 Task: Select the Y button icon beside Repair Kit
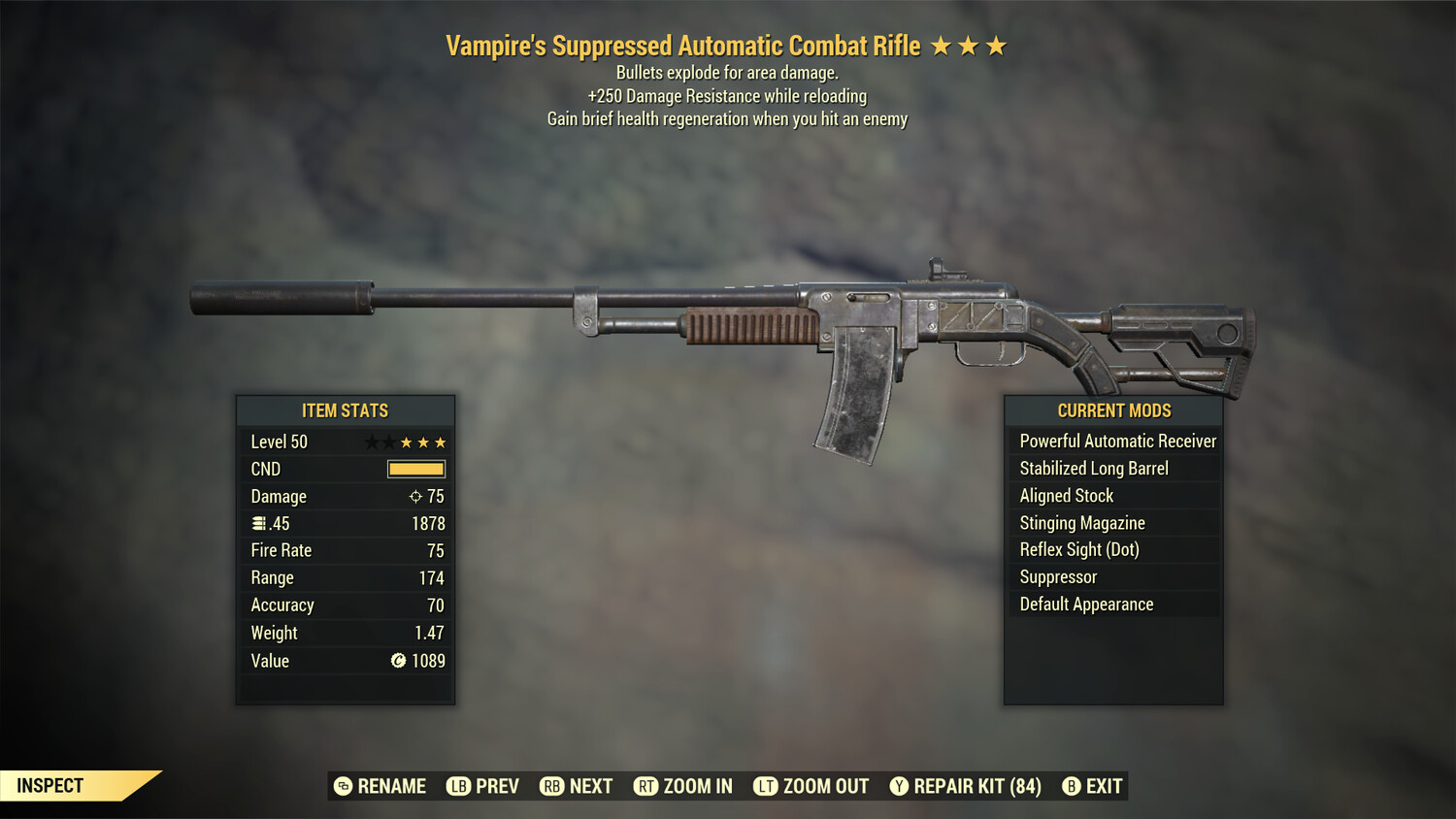pos(898,786)
